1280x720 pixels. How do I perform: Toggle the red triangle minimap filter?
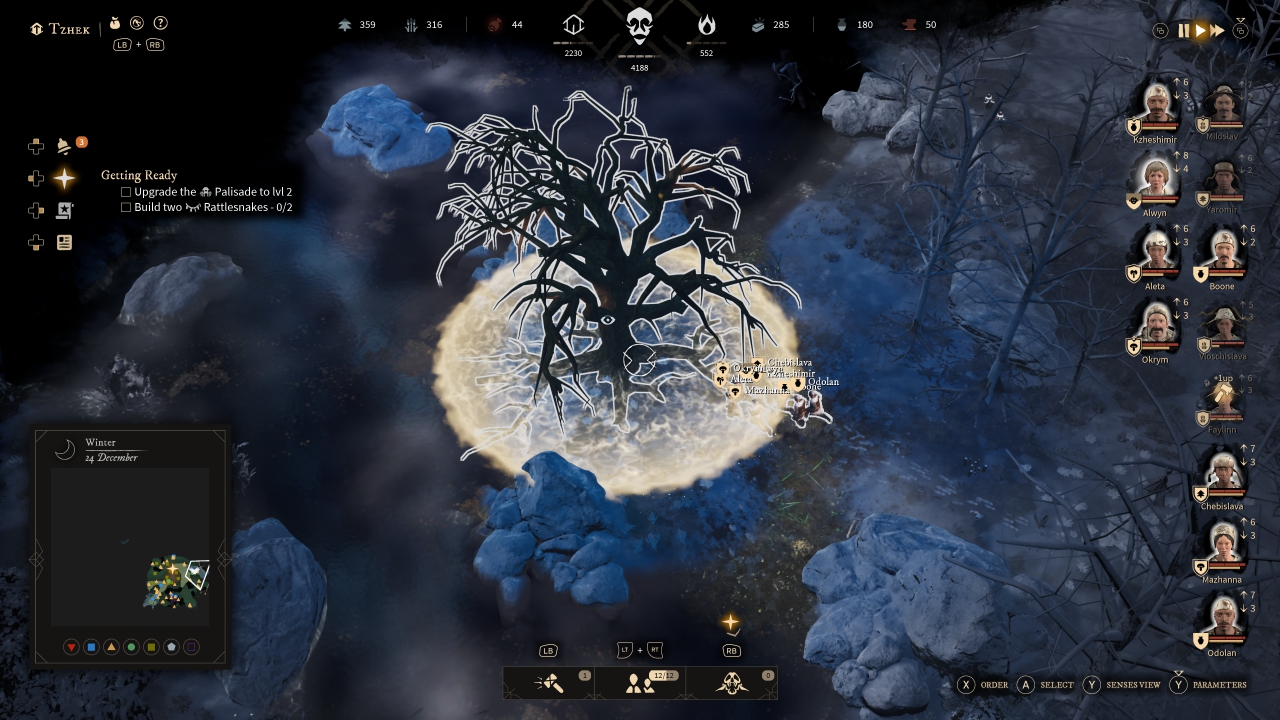71,647
